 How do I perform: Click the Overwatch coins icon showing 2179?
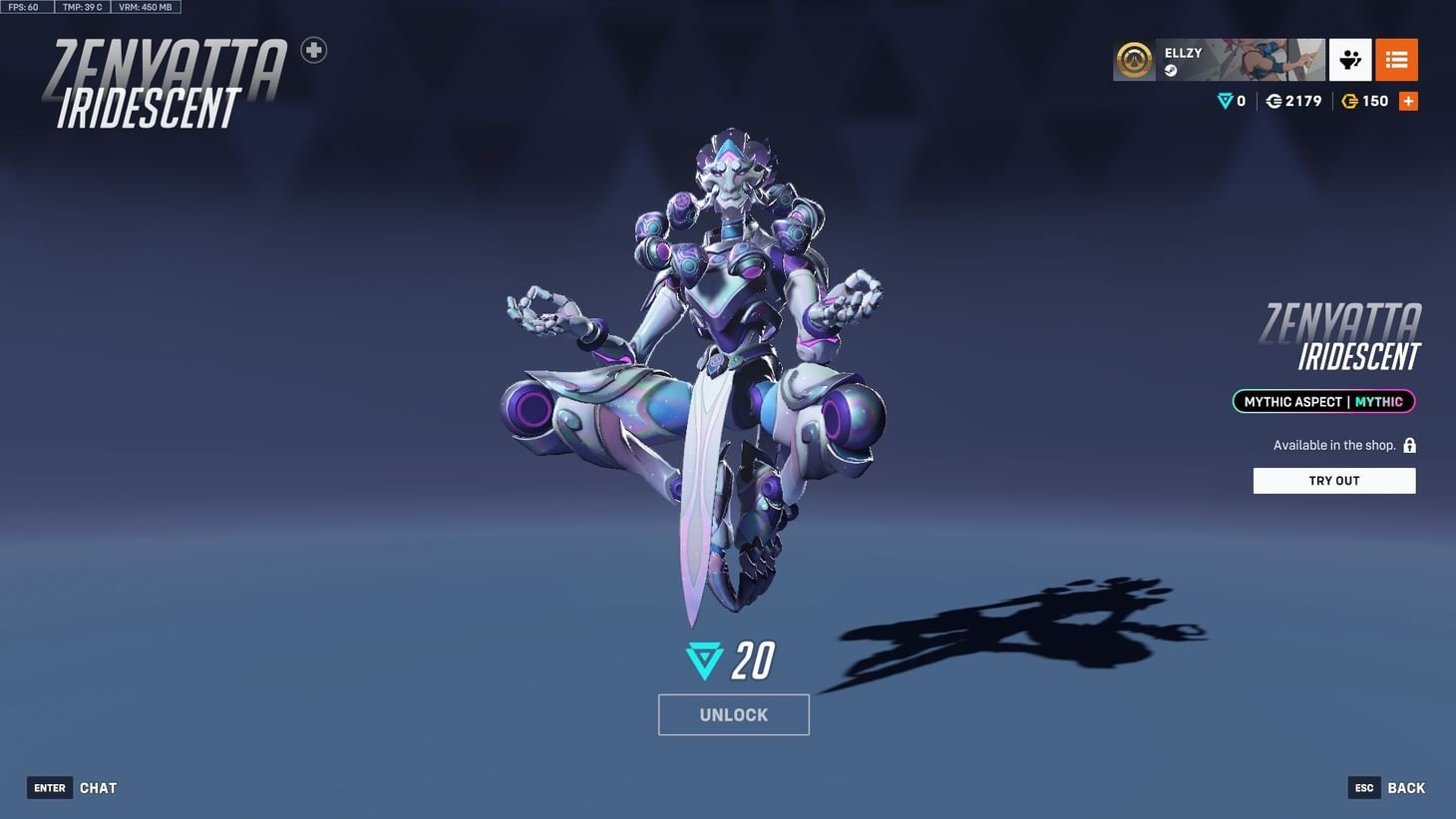click(1273, 101)
